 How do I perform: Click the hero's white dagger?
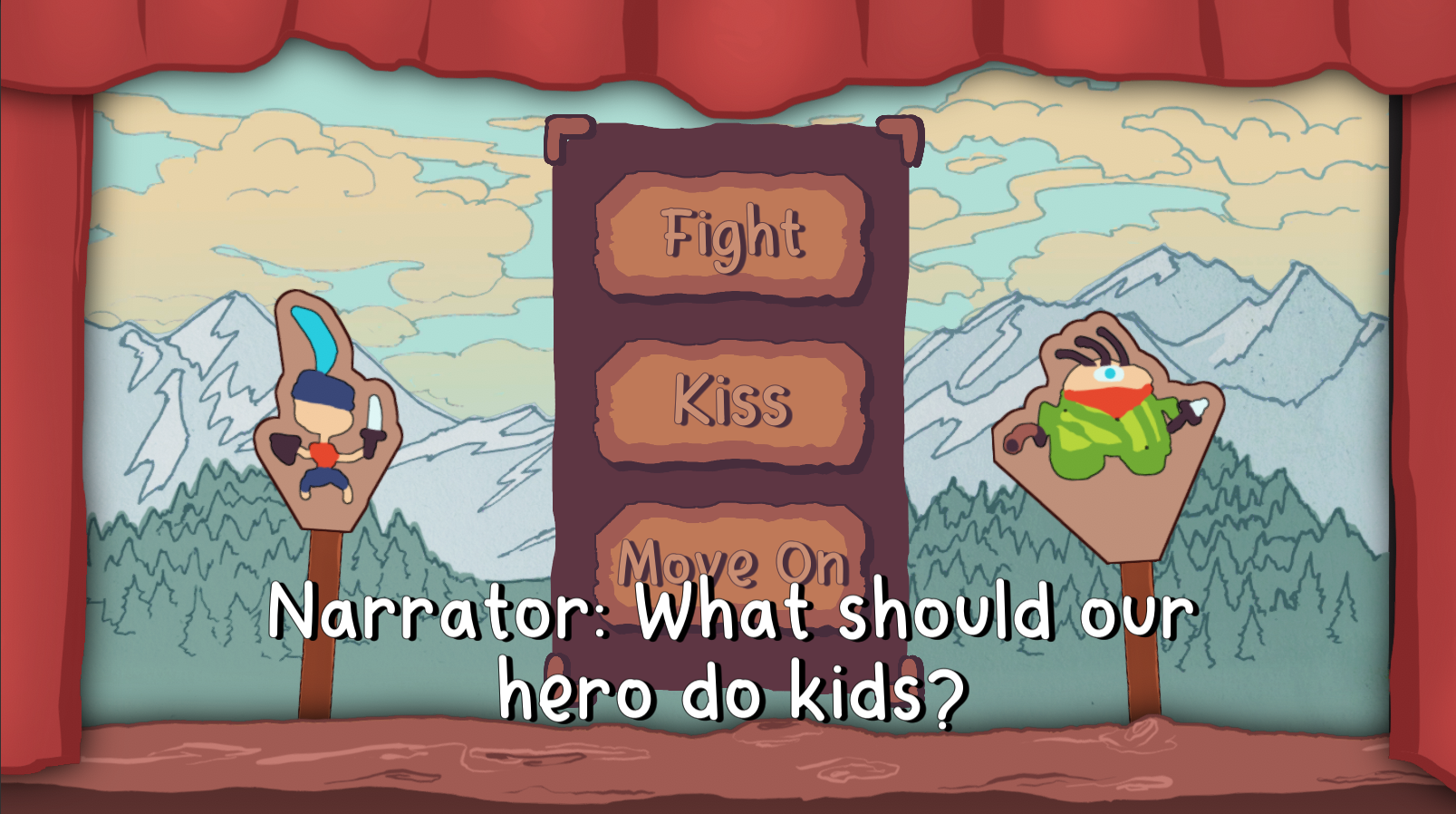pyautogui.click(x=374, y=414)
